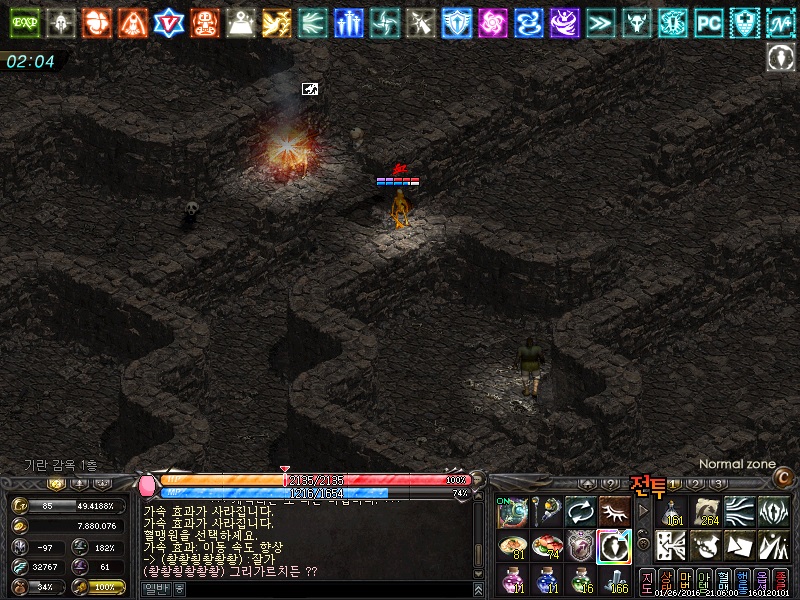Switch to hotbar page 3
Image resolution: width=800 pixels, height=600 pixels.
point(717,485)
